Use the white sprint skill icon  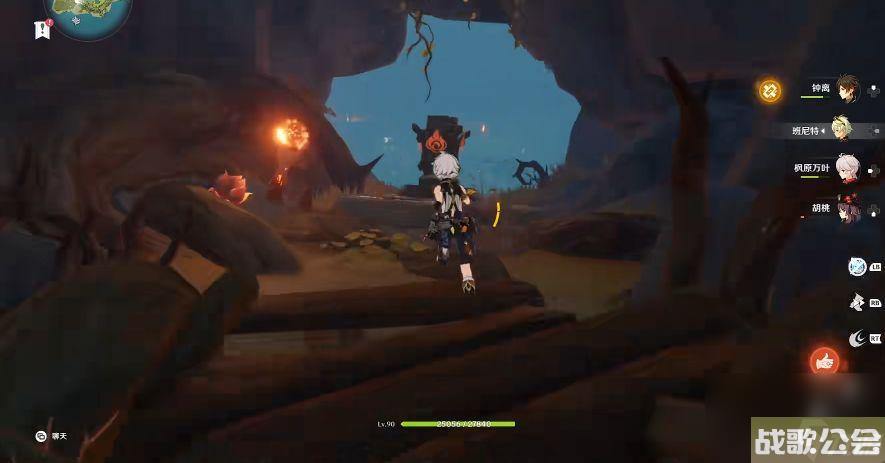point(856,302)
